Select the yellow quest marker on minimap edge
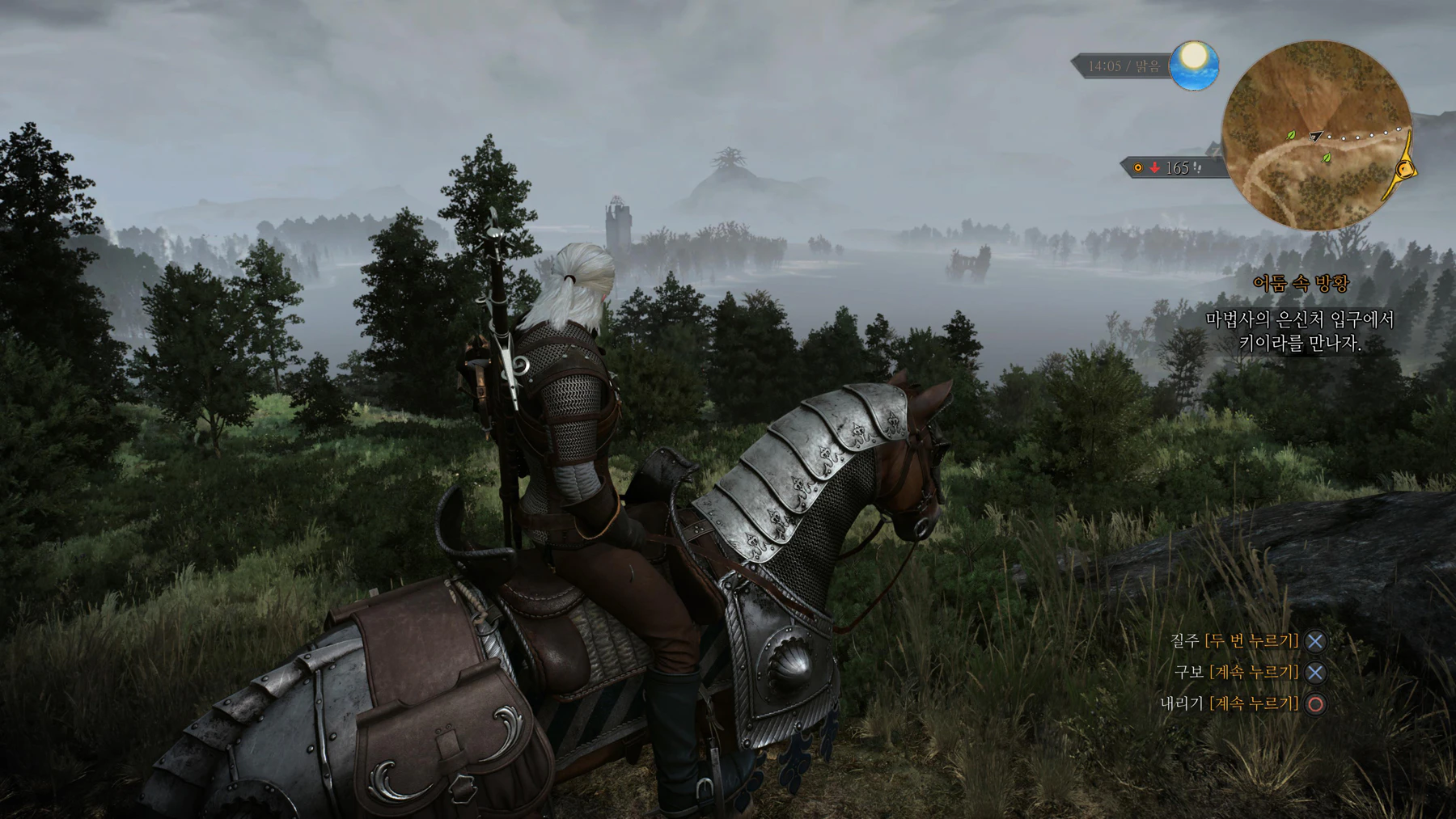Viewport: 1456px width, 819px height. click(1406, 169)
